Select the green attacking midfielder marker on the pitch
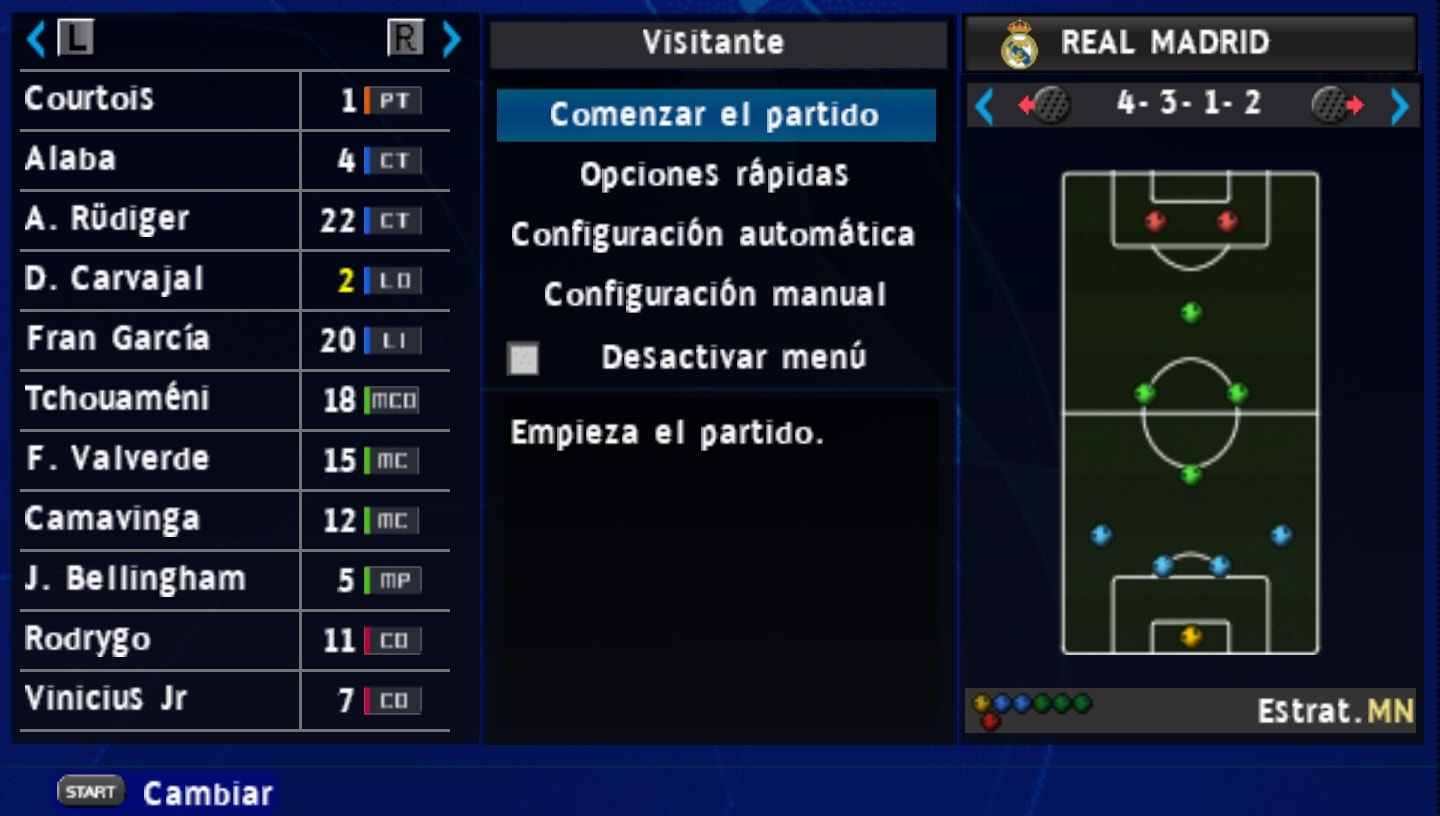The width and height of the screenshot is (1440, 816). 1190,310
